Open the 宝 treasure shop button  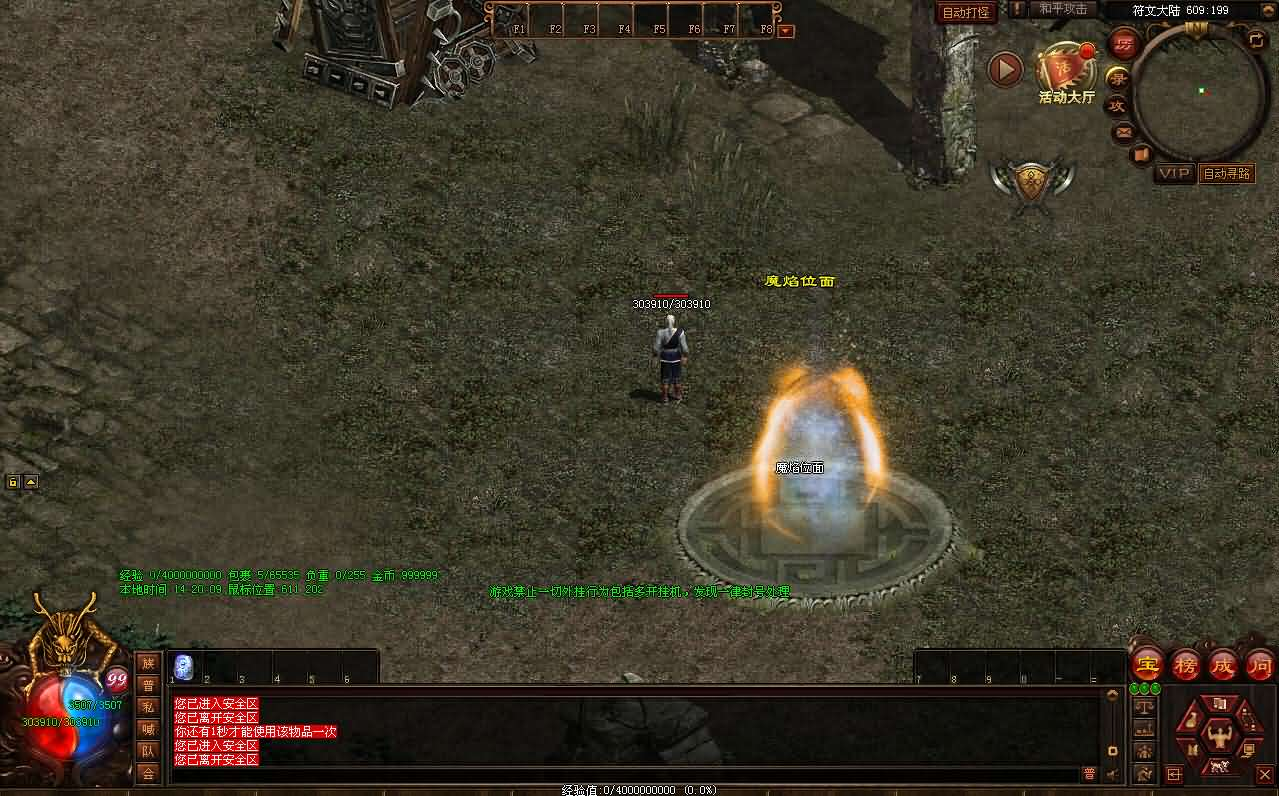point(1147,664)
